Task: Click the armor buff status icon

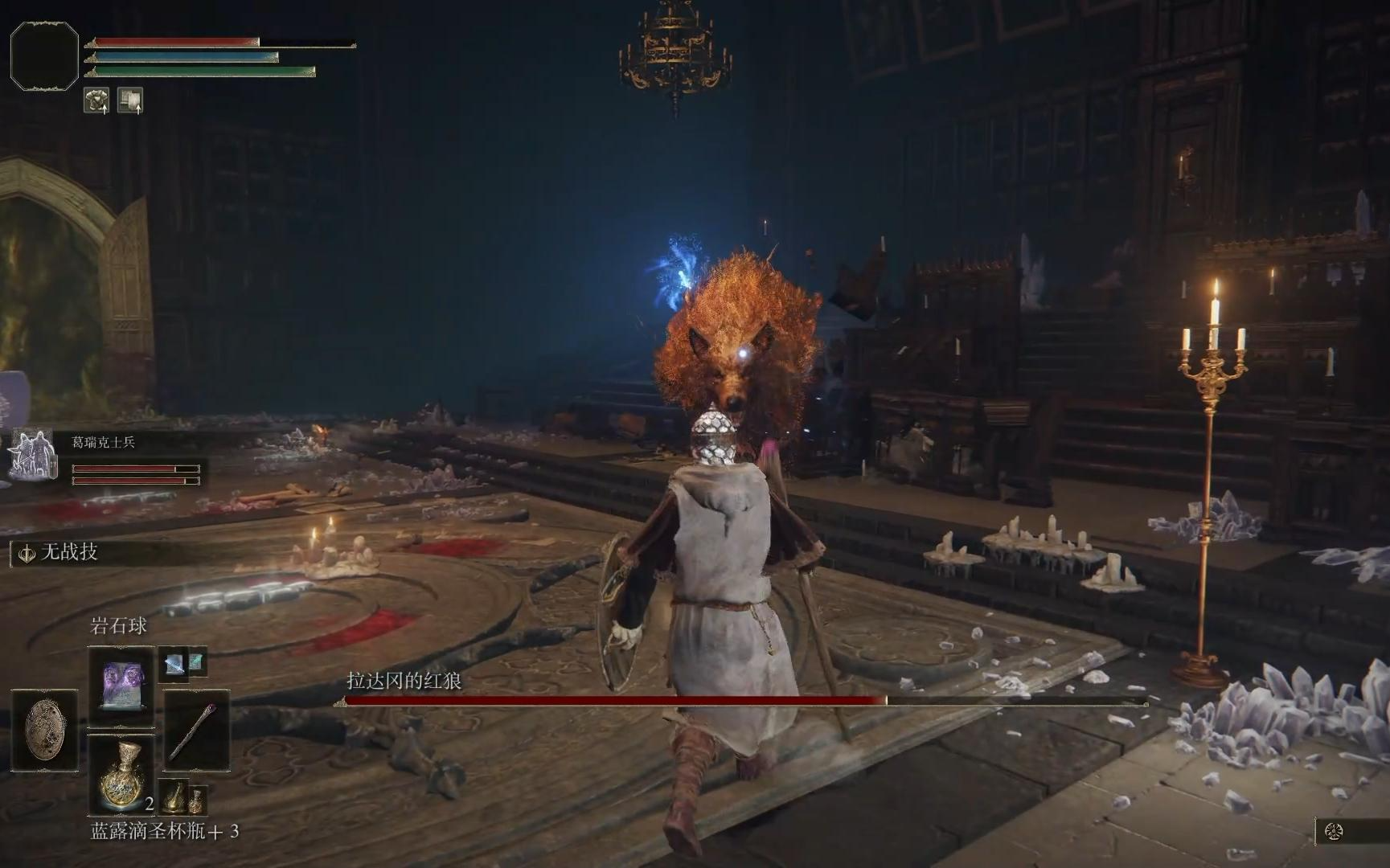Action: pos(96,101)
